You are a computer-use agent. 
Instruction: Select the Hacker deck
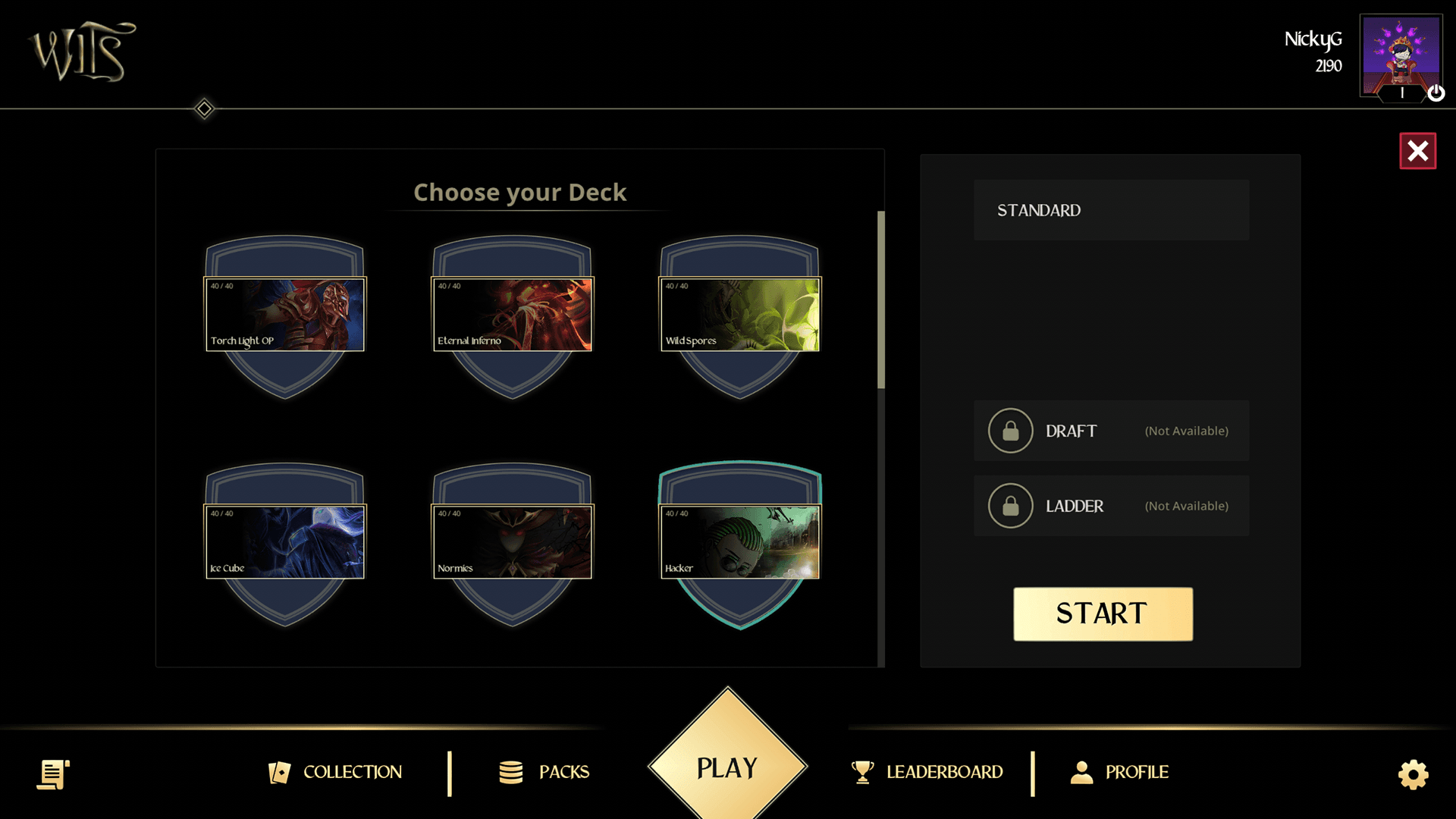click(x=740, y=541)
